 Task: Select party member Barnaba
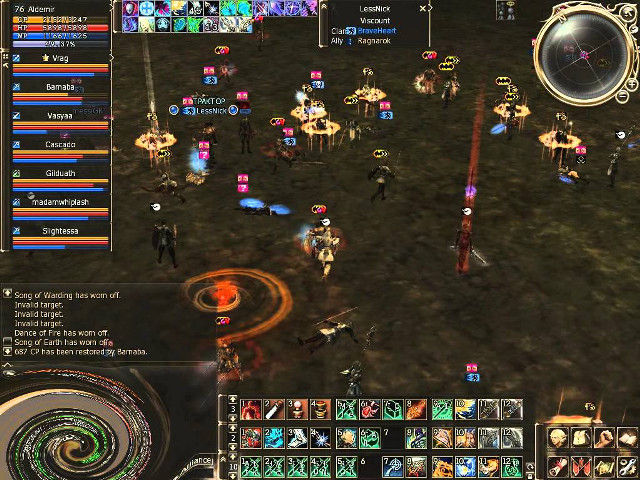59,88
